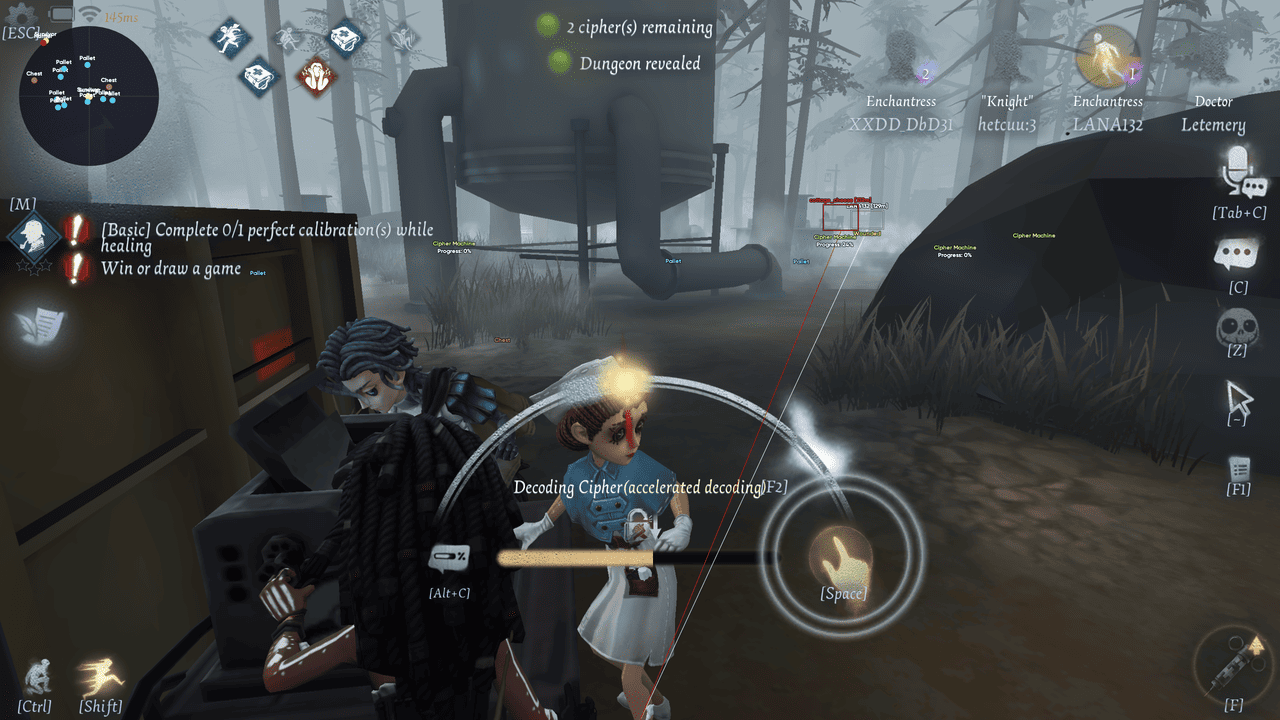This screenshot has width=1280, height=720.
Task: Activate the mouse cursor icon
Action: click(x=1239, y=400)
